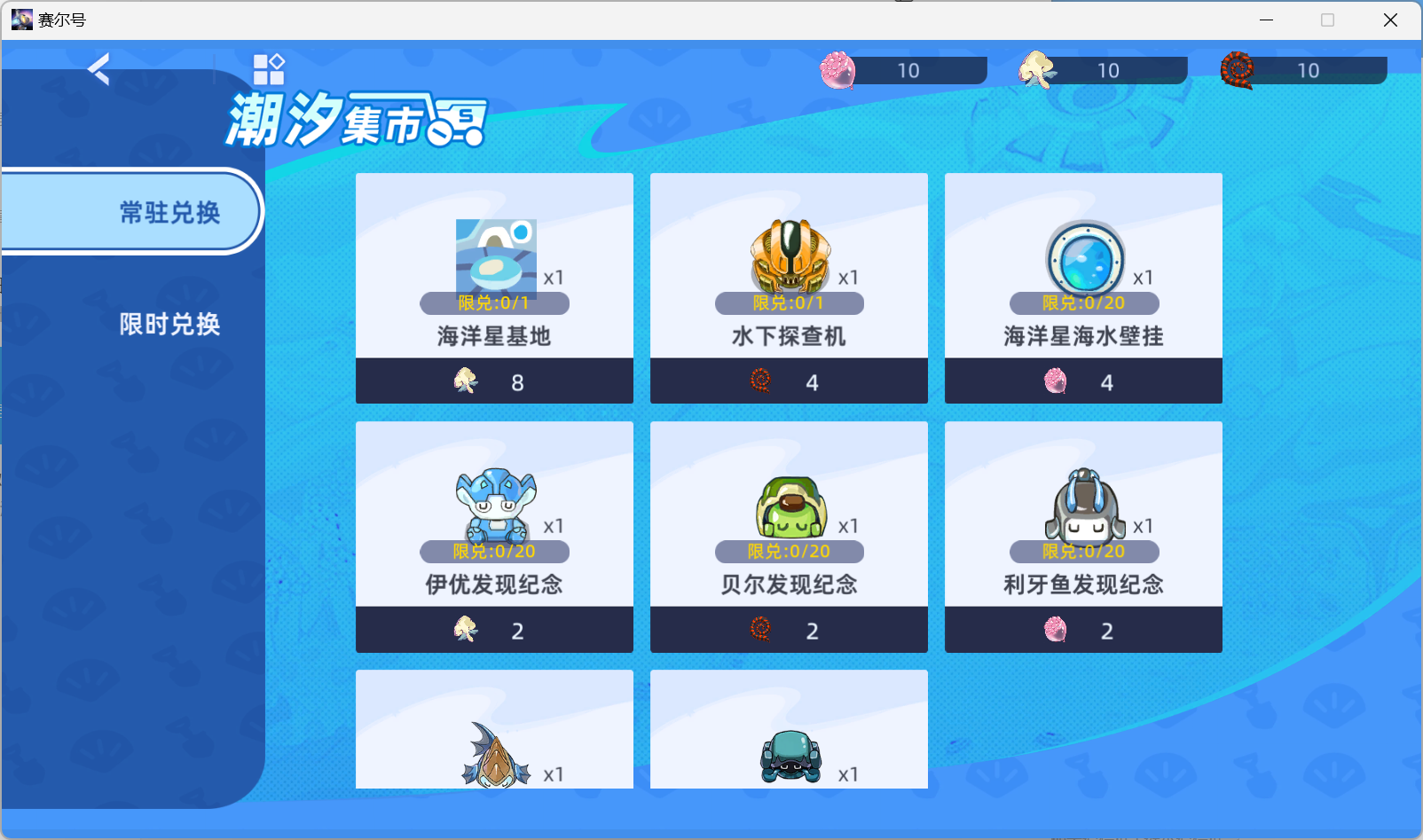Select the 贝尔发现纪念 green robot icon

coord(788,506)
